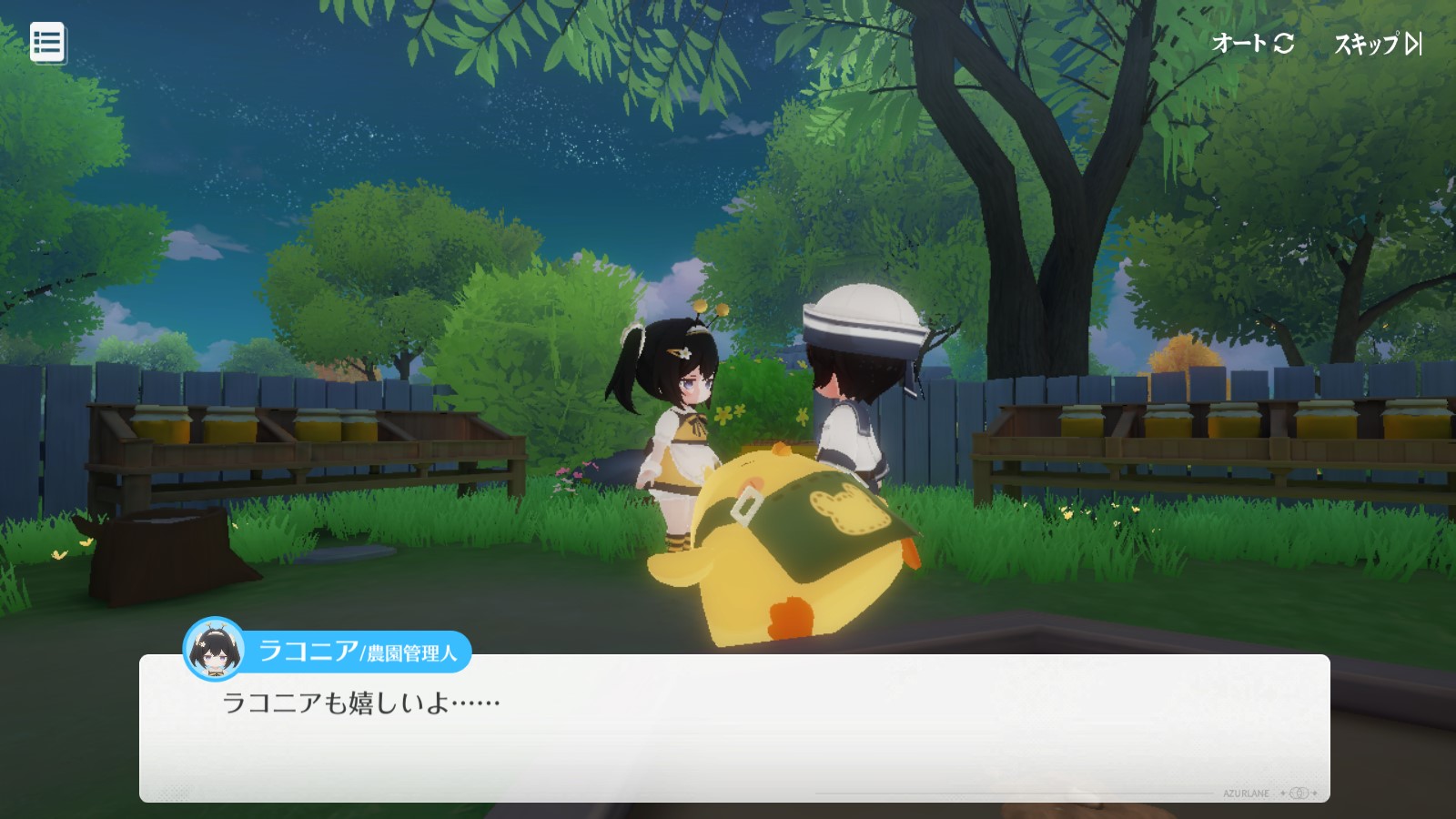Skip the story with スキップ
Image resolution: width=1456 pixels, height=819 pixels.
tap(1377, 44)
